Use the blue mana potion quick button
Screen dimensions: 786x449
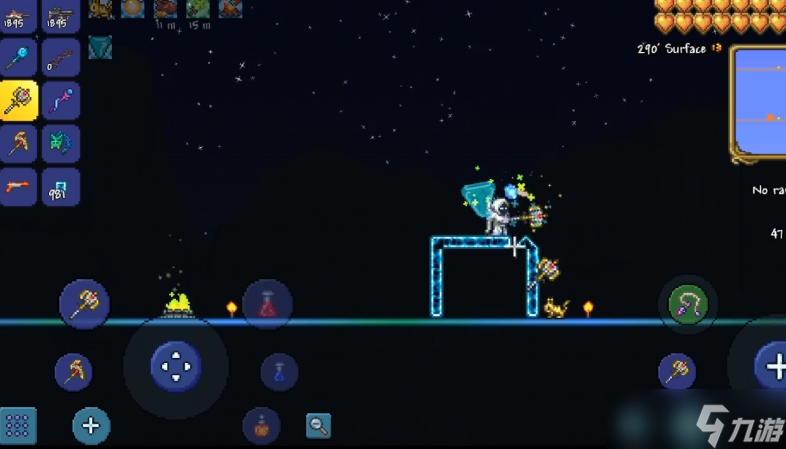point(279,372)
